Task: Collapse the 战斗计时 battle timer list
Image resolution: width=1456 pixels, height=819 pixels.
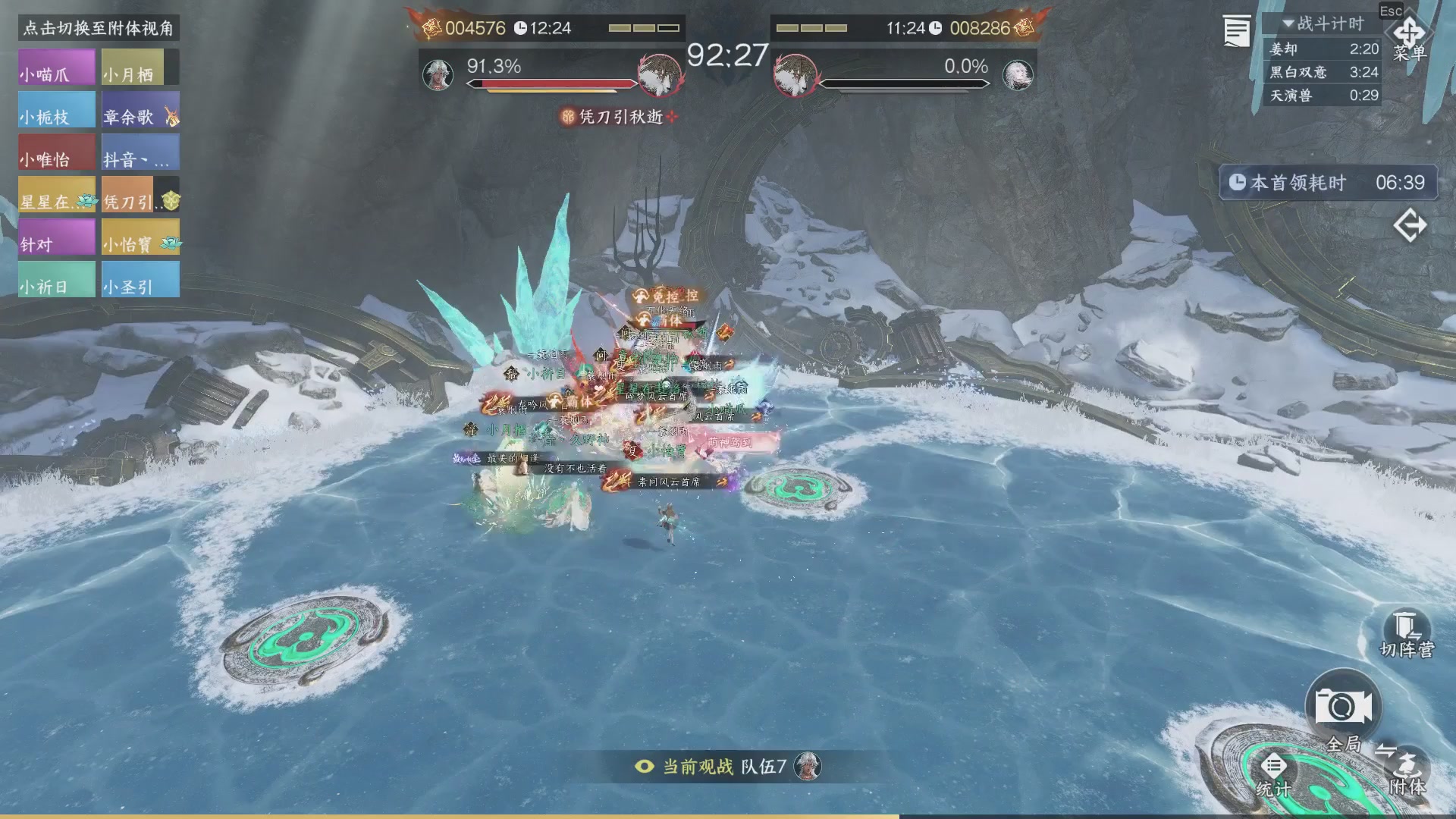Action: [x=1288, y=24]
